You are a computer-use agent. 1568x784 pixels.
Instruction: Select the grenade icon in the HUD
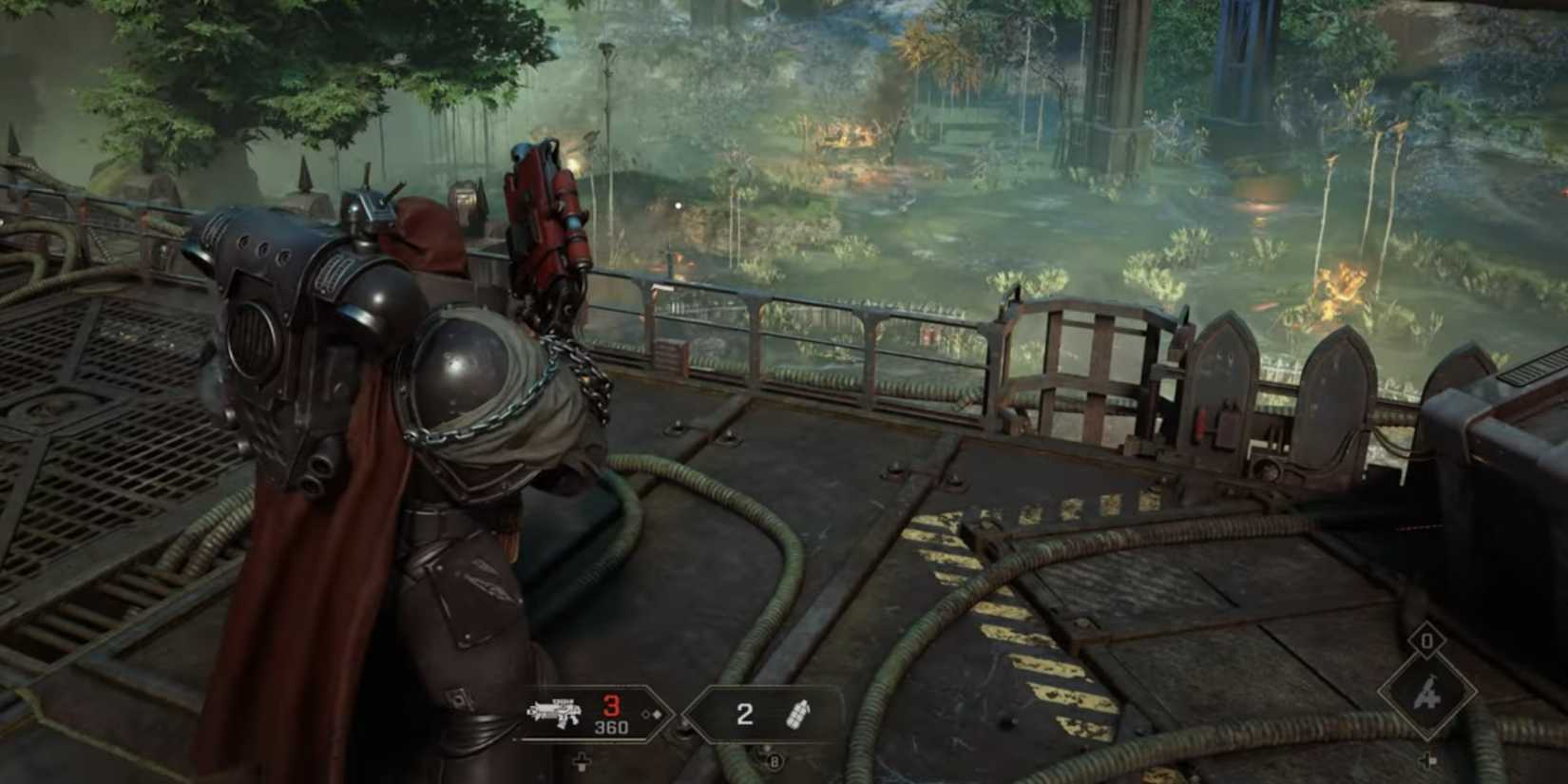point(800,714)
